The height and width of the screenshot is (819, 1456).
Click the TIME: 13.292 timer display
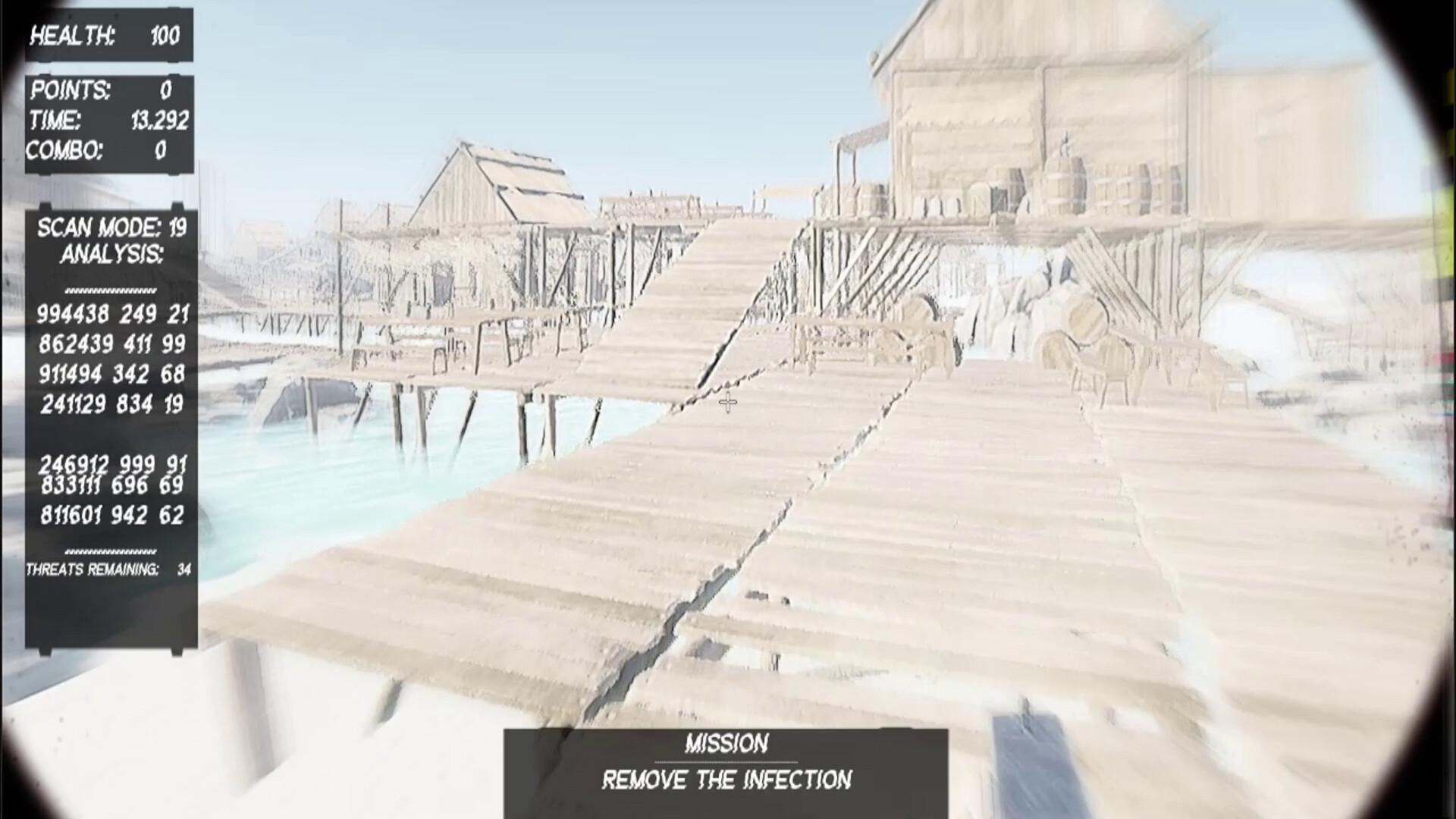coord(106,120)
